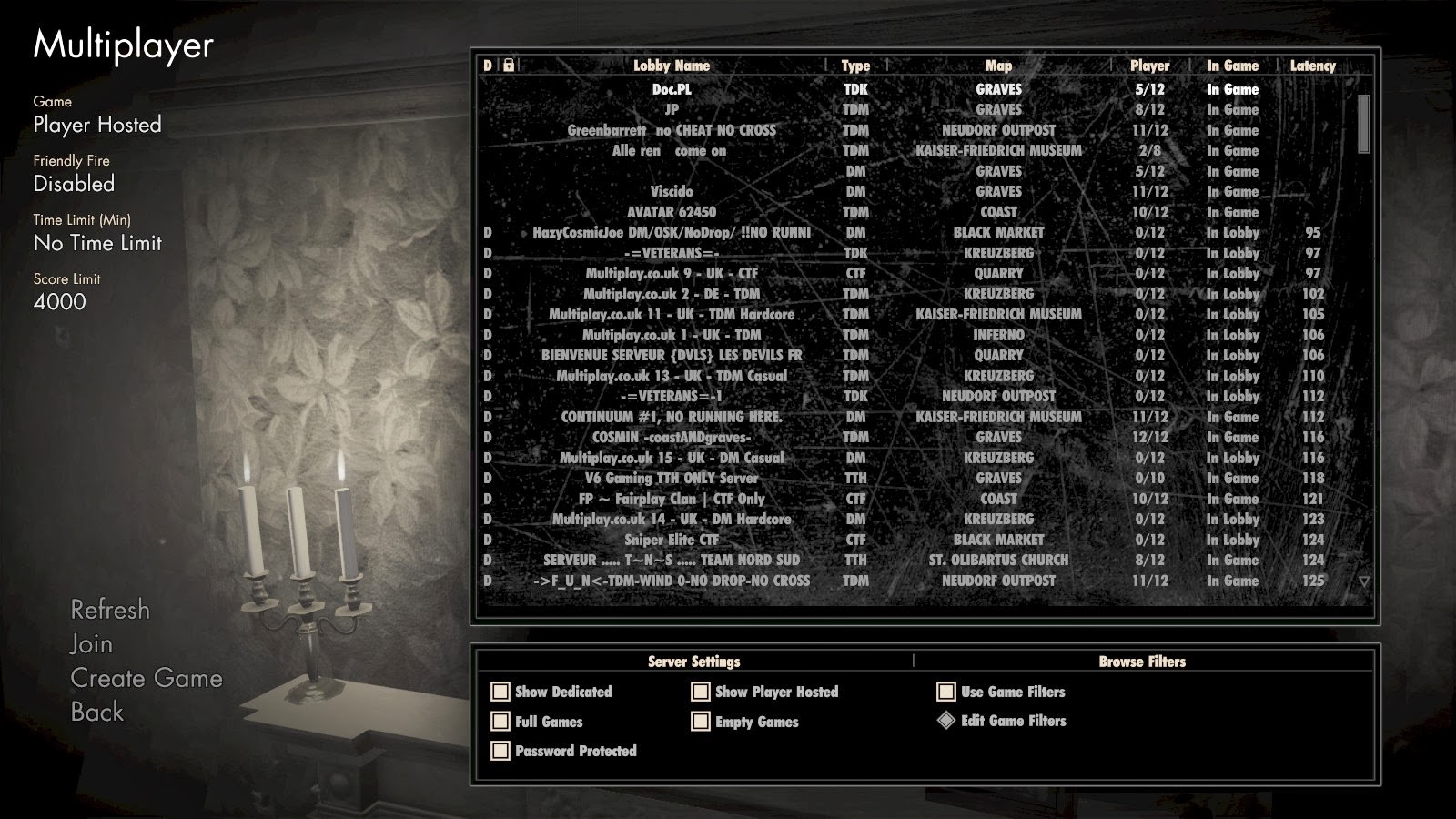Screen dimensions: 1456x819
Task: Click the scrollbar thumb on the server list
Action: pos(1362,123)
